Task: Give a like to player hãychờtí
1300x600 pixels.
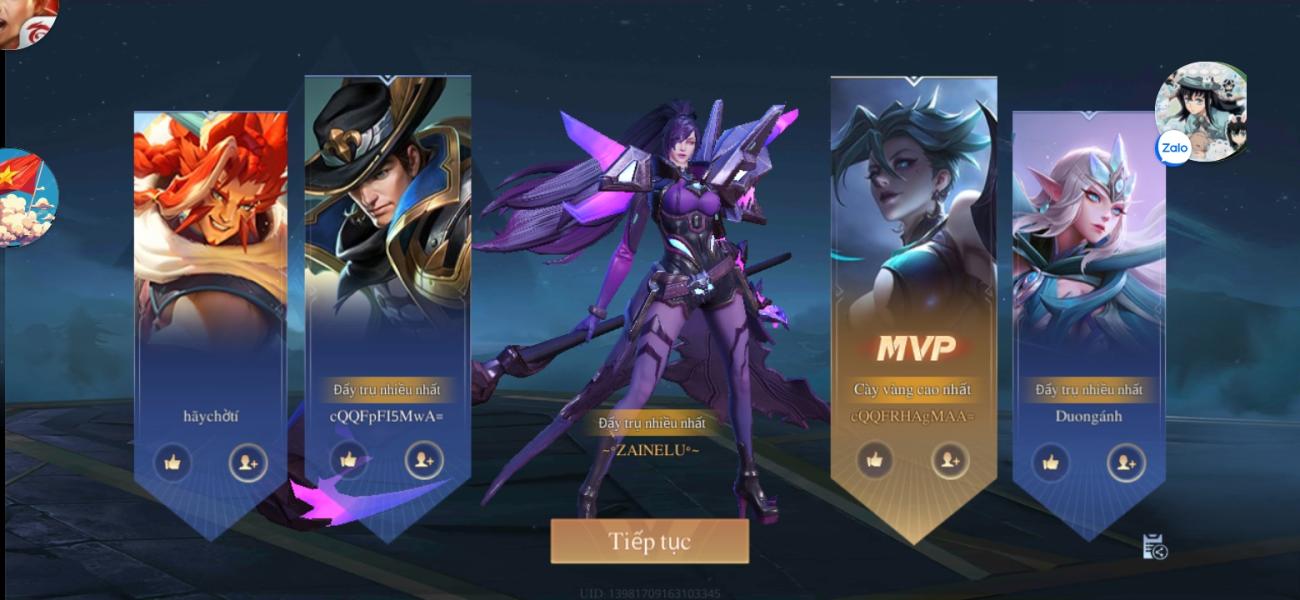Action: [x=172, y=462]
